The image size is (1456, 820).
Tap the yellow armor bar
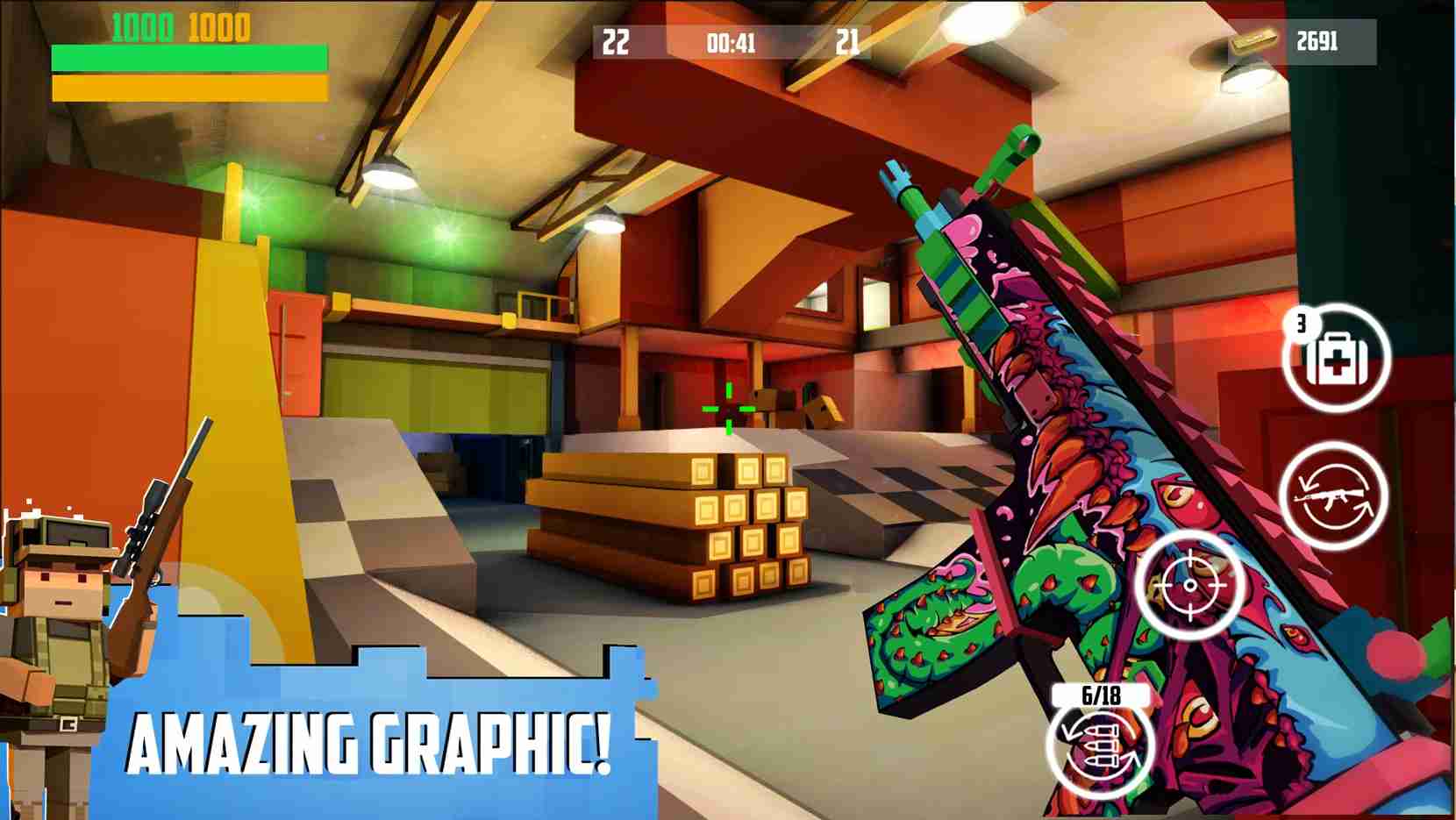189,88
